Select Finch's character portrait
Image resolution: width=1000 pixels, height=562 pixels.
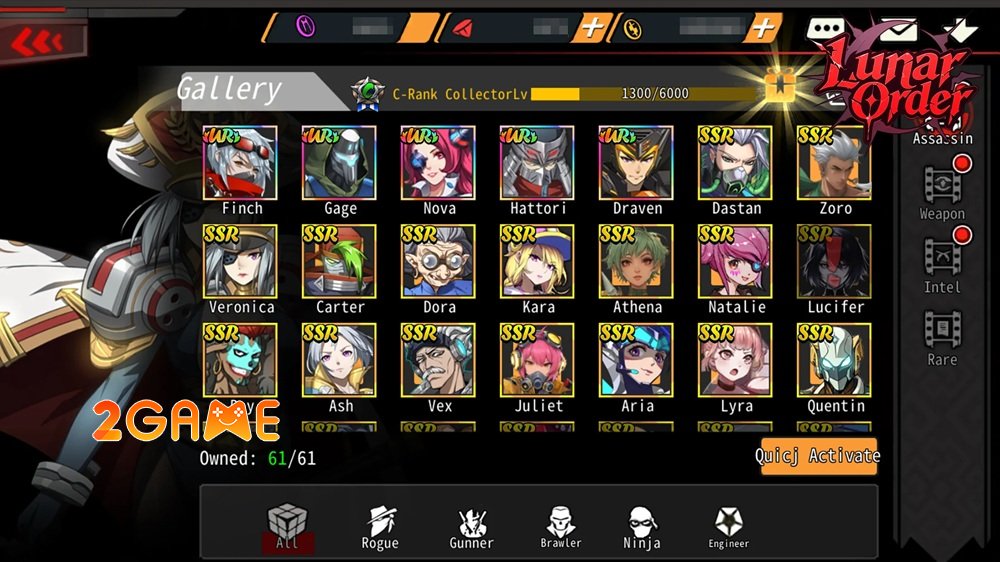(241, 163)
